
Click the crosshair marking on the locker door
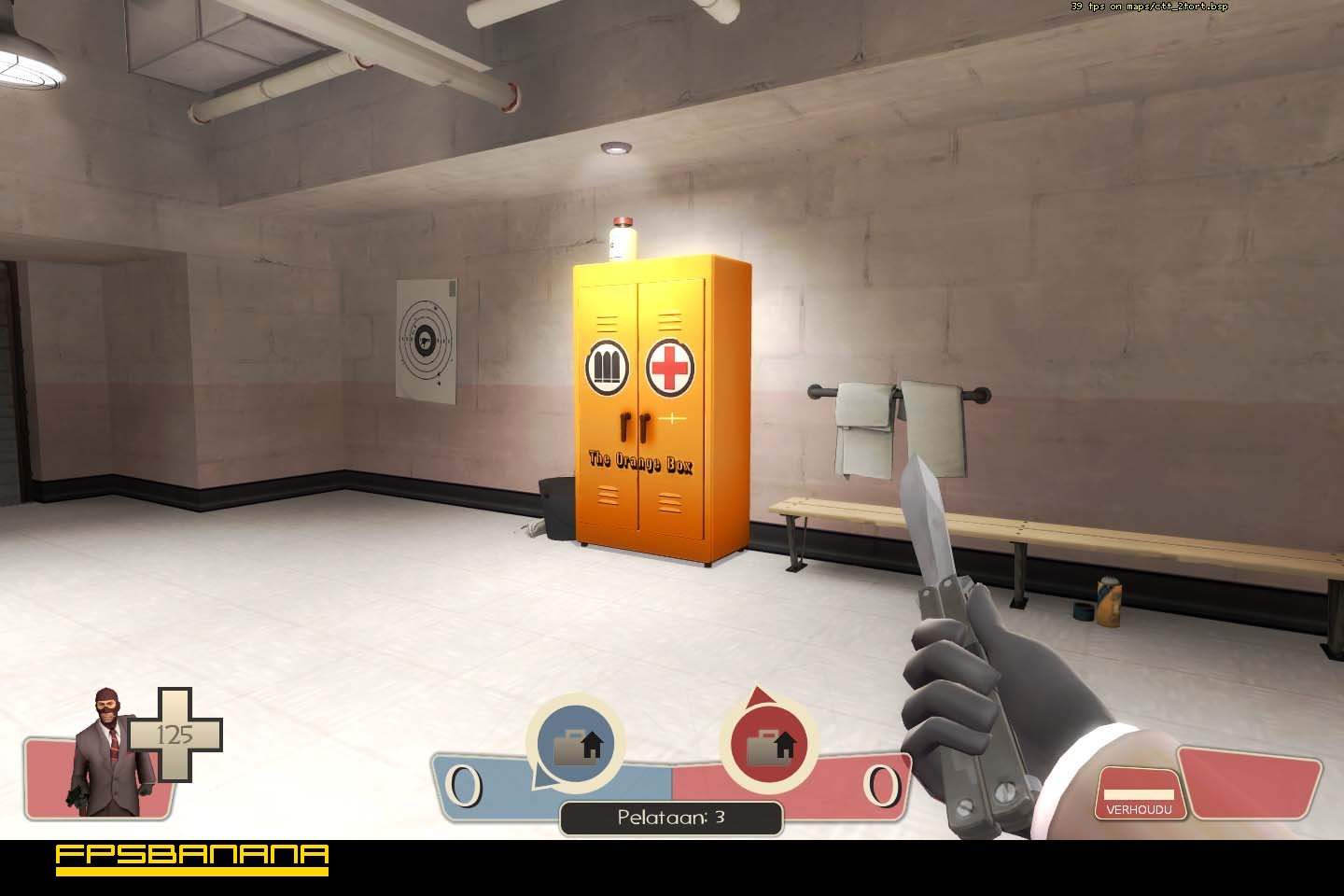672,420
